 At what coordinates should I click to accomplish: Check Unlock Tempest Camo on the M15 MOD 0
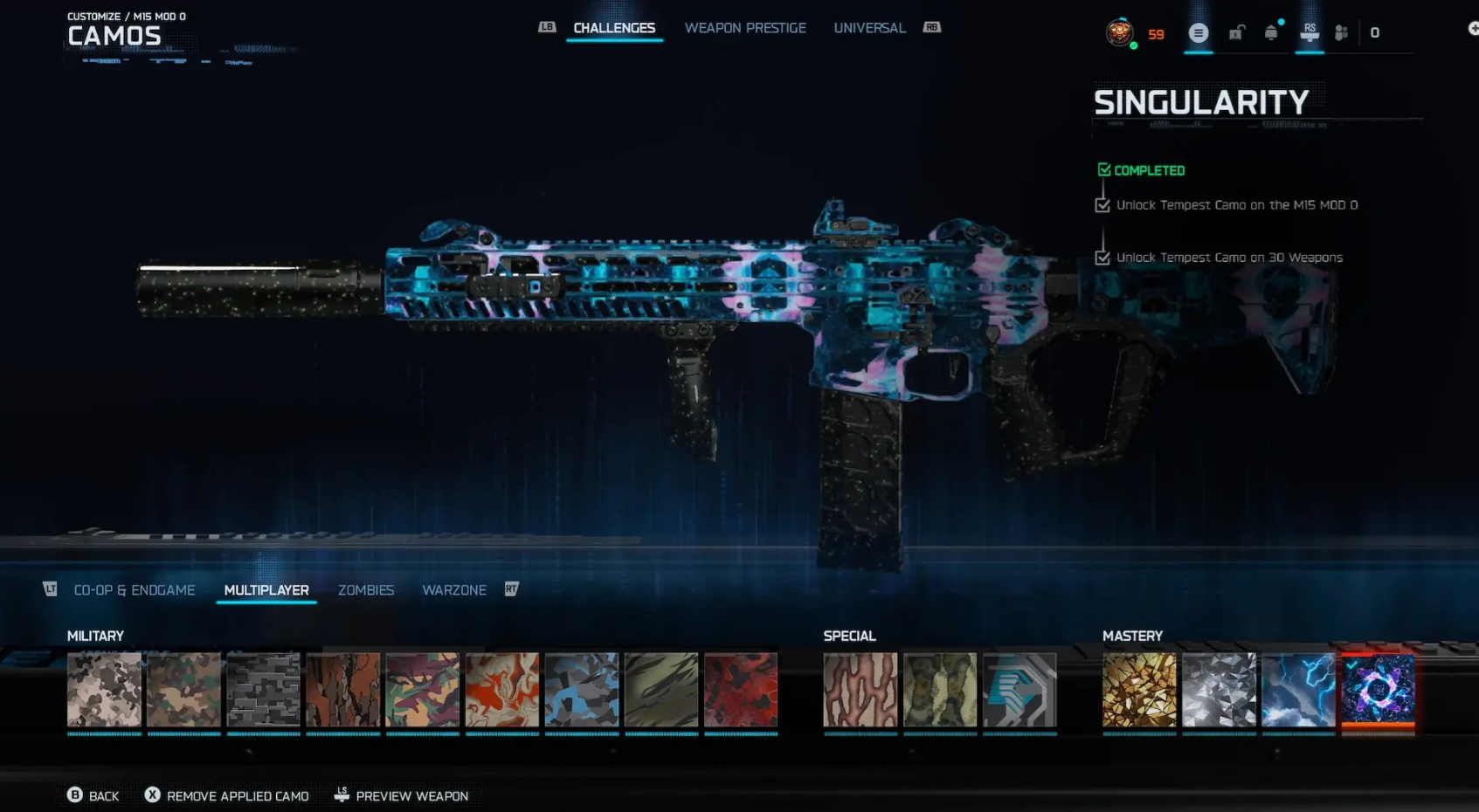(x=1102, y=204)
